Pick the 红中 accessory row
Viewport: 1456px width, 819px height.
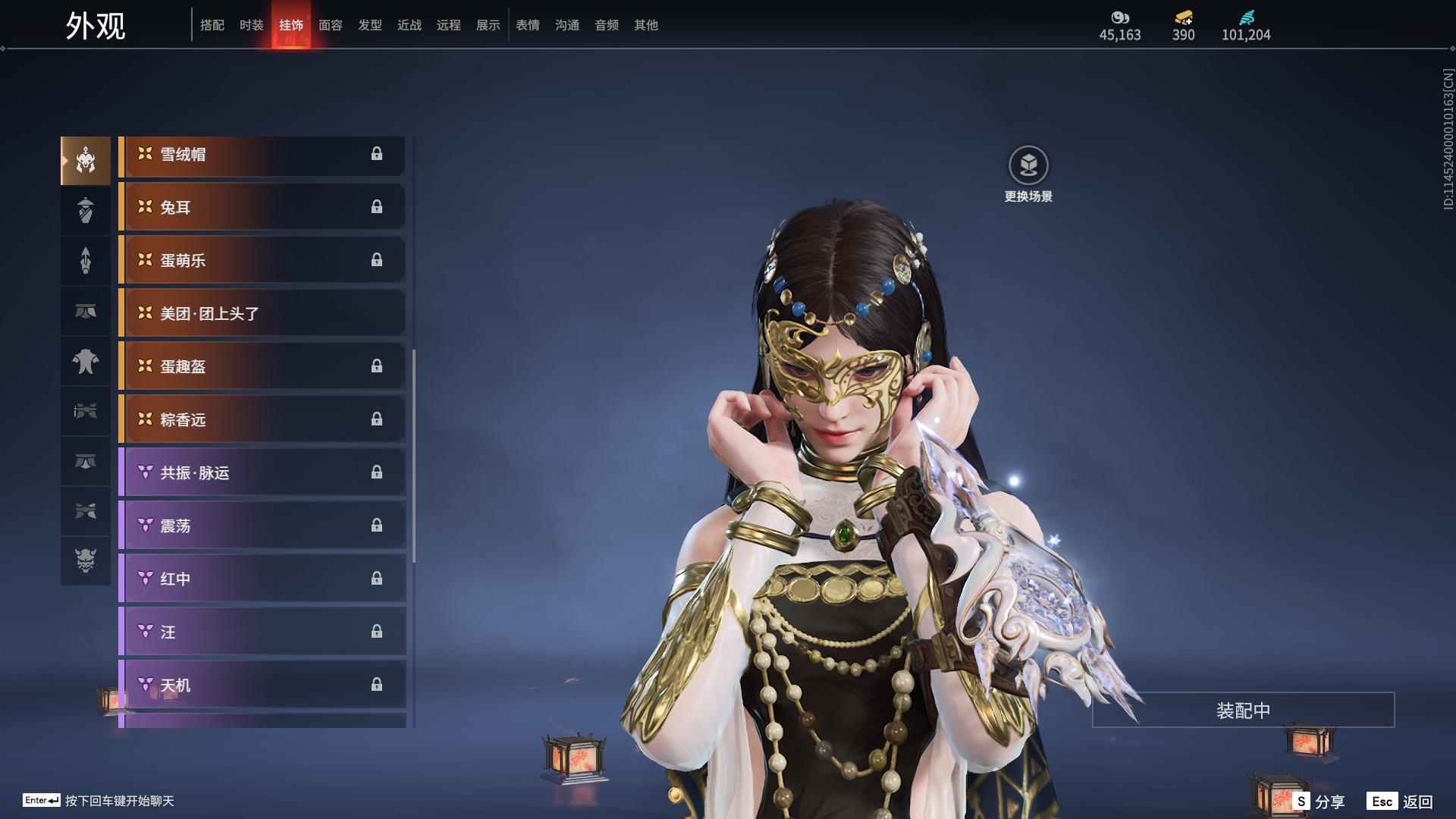pyautogui.click(x=262, y=579)
